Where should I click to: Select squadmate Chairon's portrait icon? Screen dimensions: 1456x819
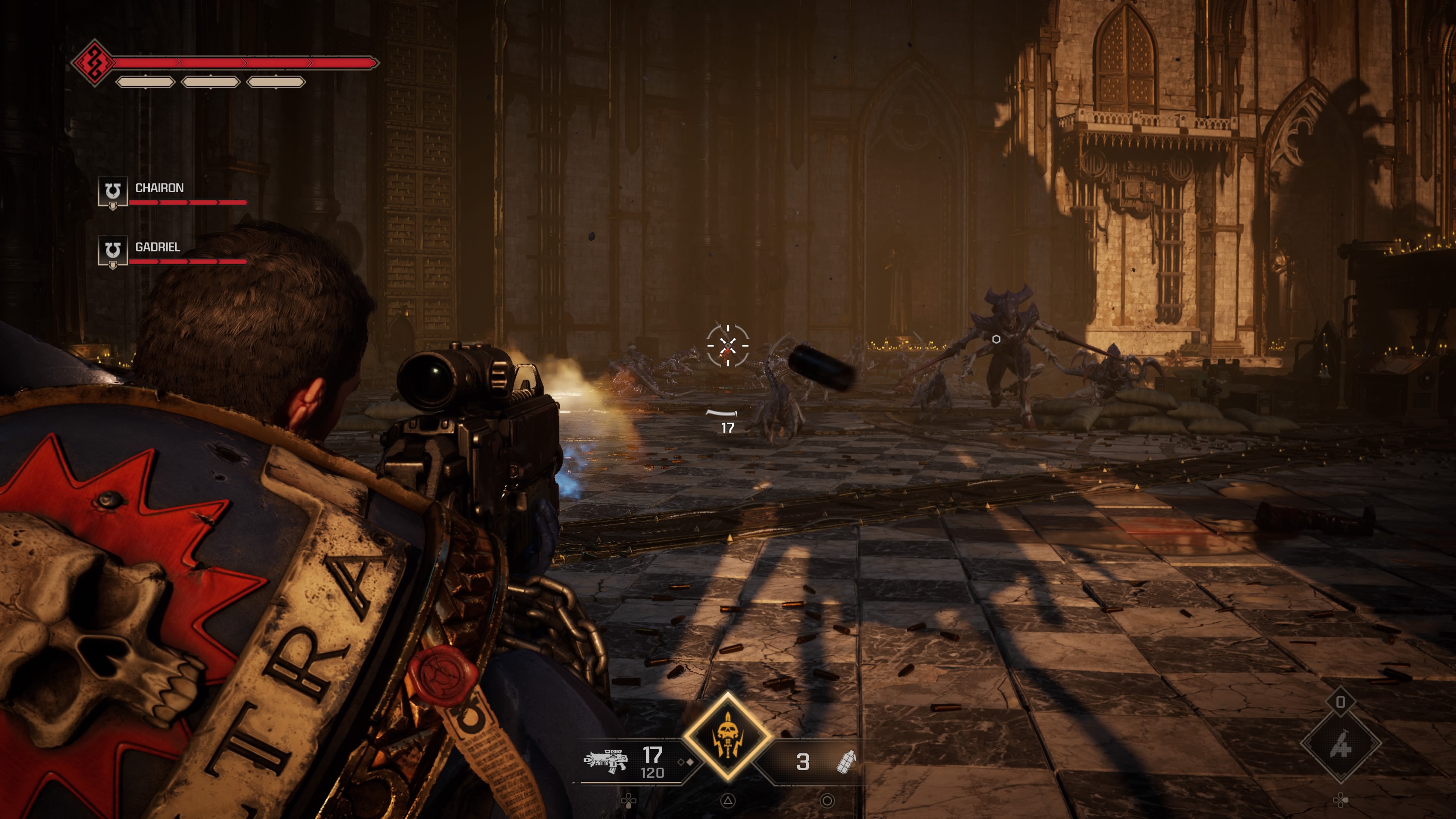pos(113,192)
